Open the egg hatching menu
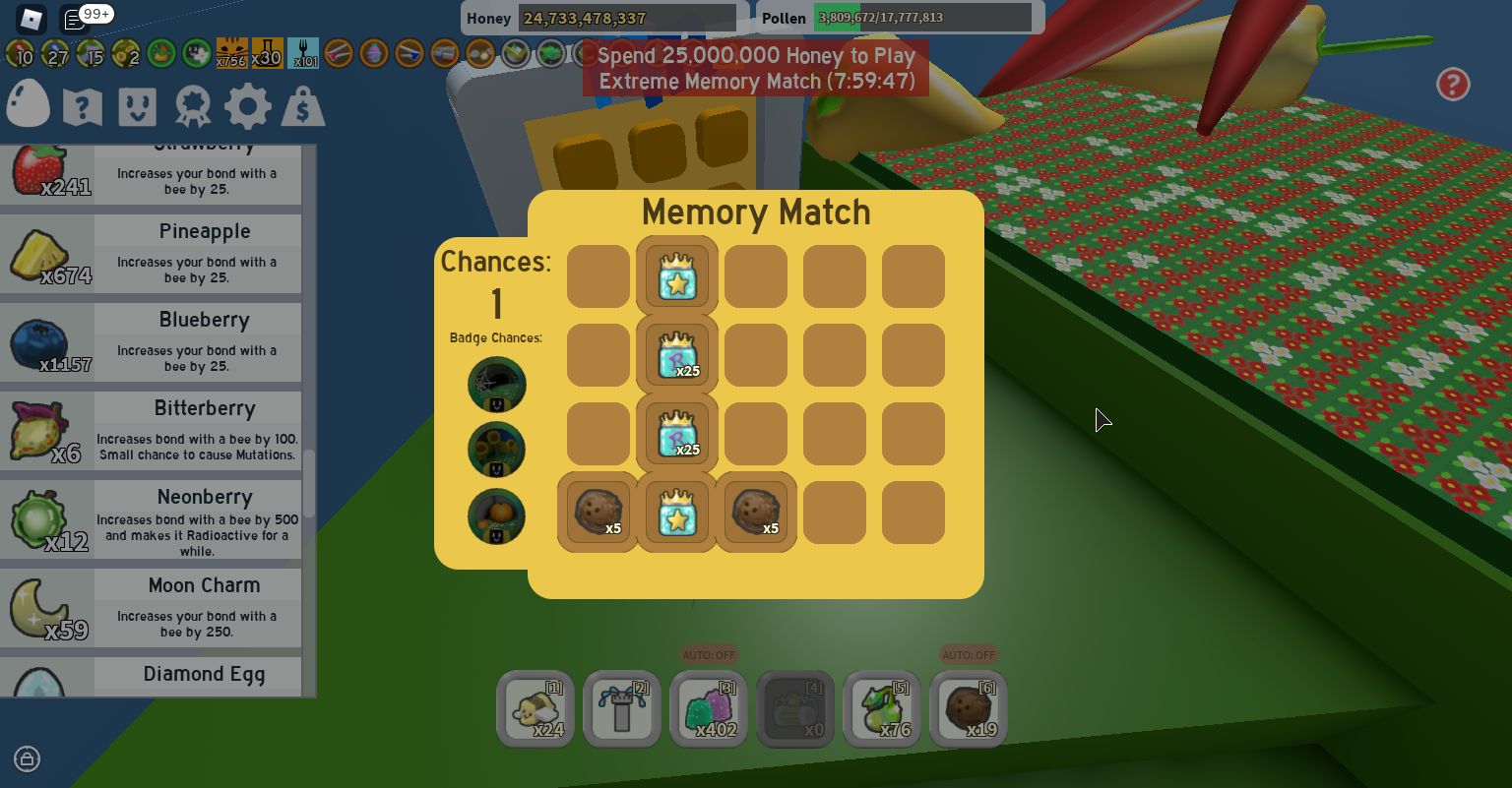The width and height of the screenshot is (1512, 788). click(28, 103)
